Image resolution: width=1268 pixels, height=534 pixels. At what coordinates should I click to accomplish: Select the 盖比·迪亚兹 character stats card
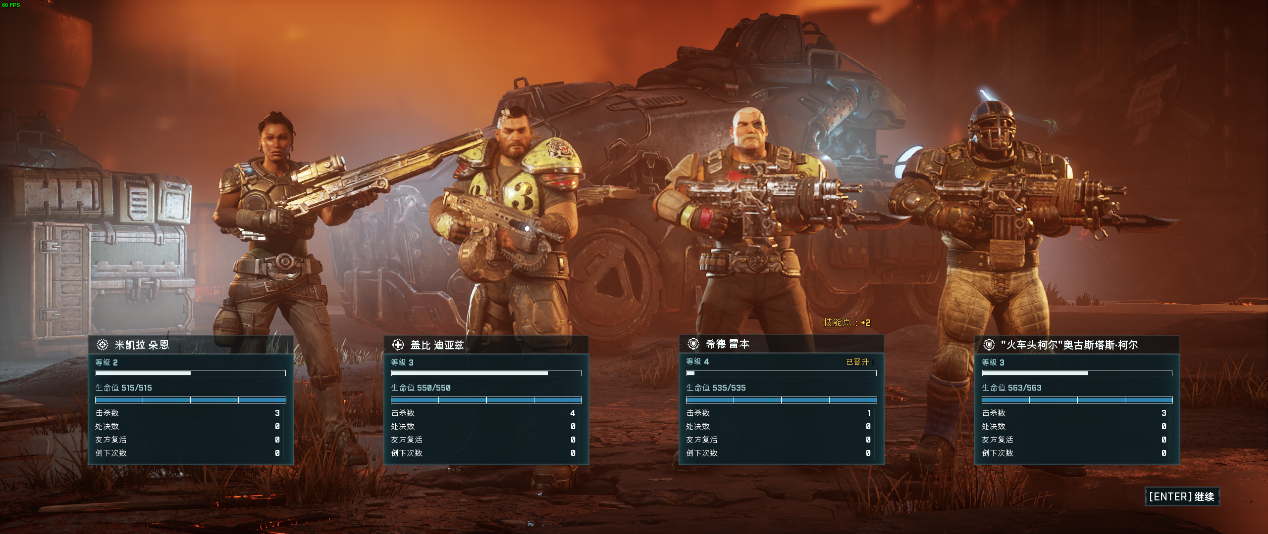(x=486, y=400)
